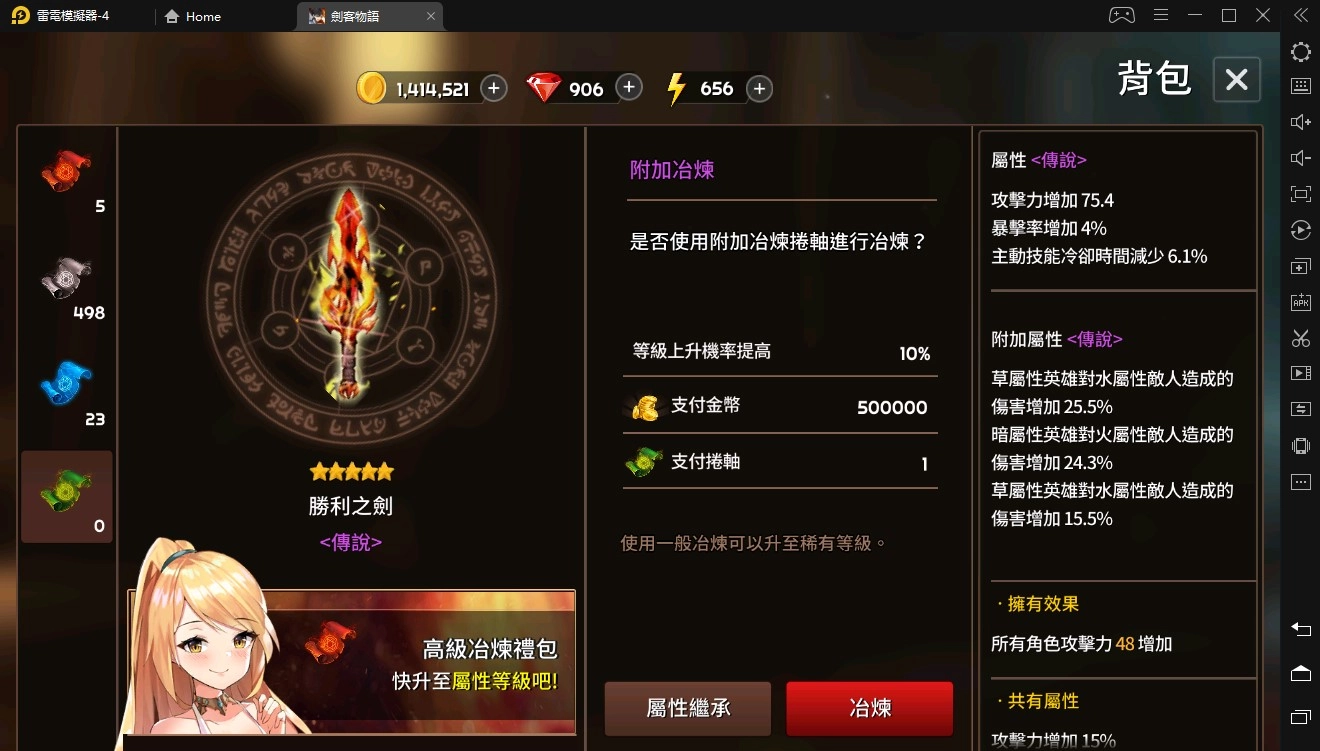
Task: Increase emulator volume with volume-up icon
Action: coord(1300,122)
